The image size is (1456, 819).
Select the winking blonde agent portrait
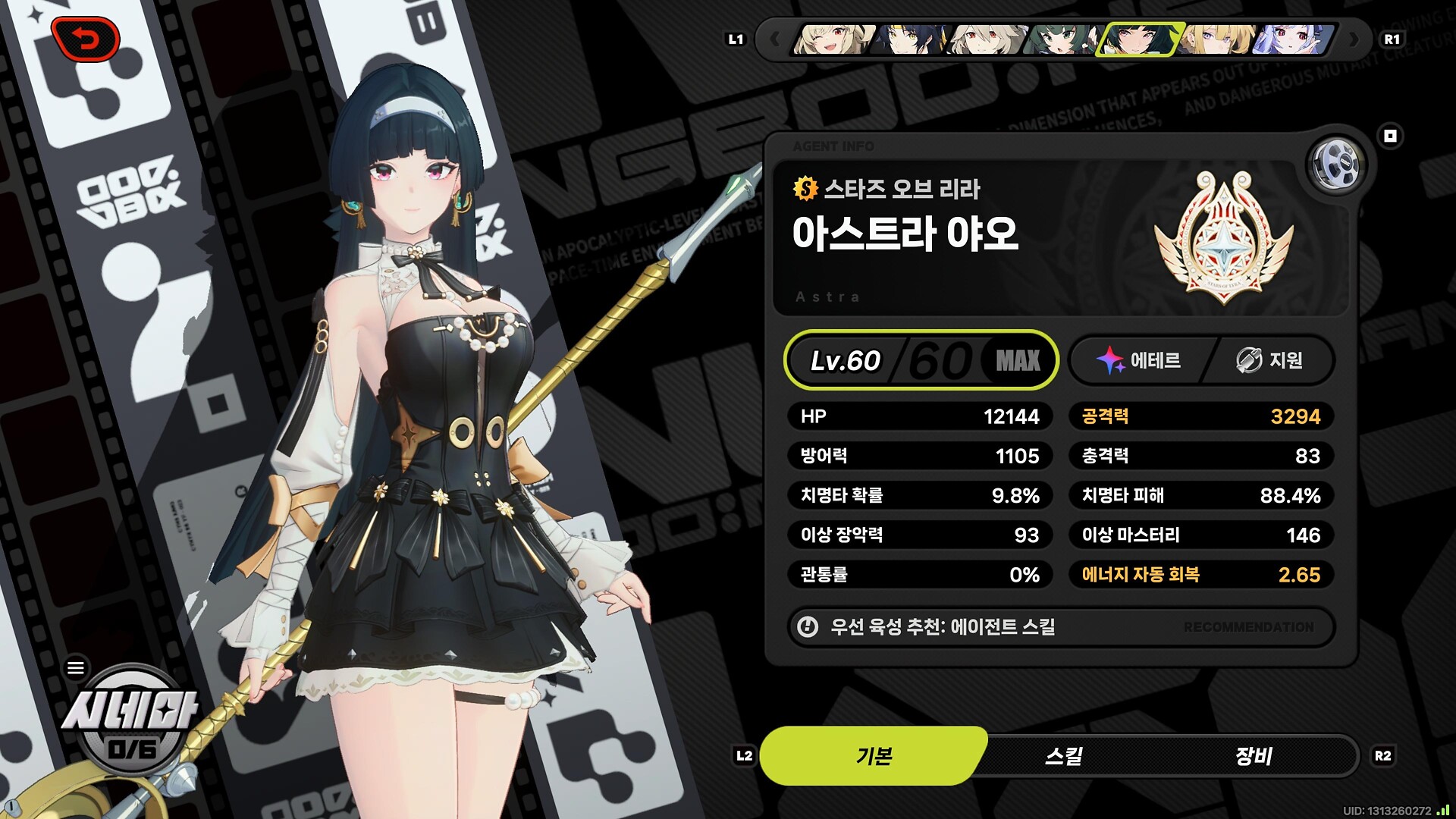click(833, 39)
